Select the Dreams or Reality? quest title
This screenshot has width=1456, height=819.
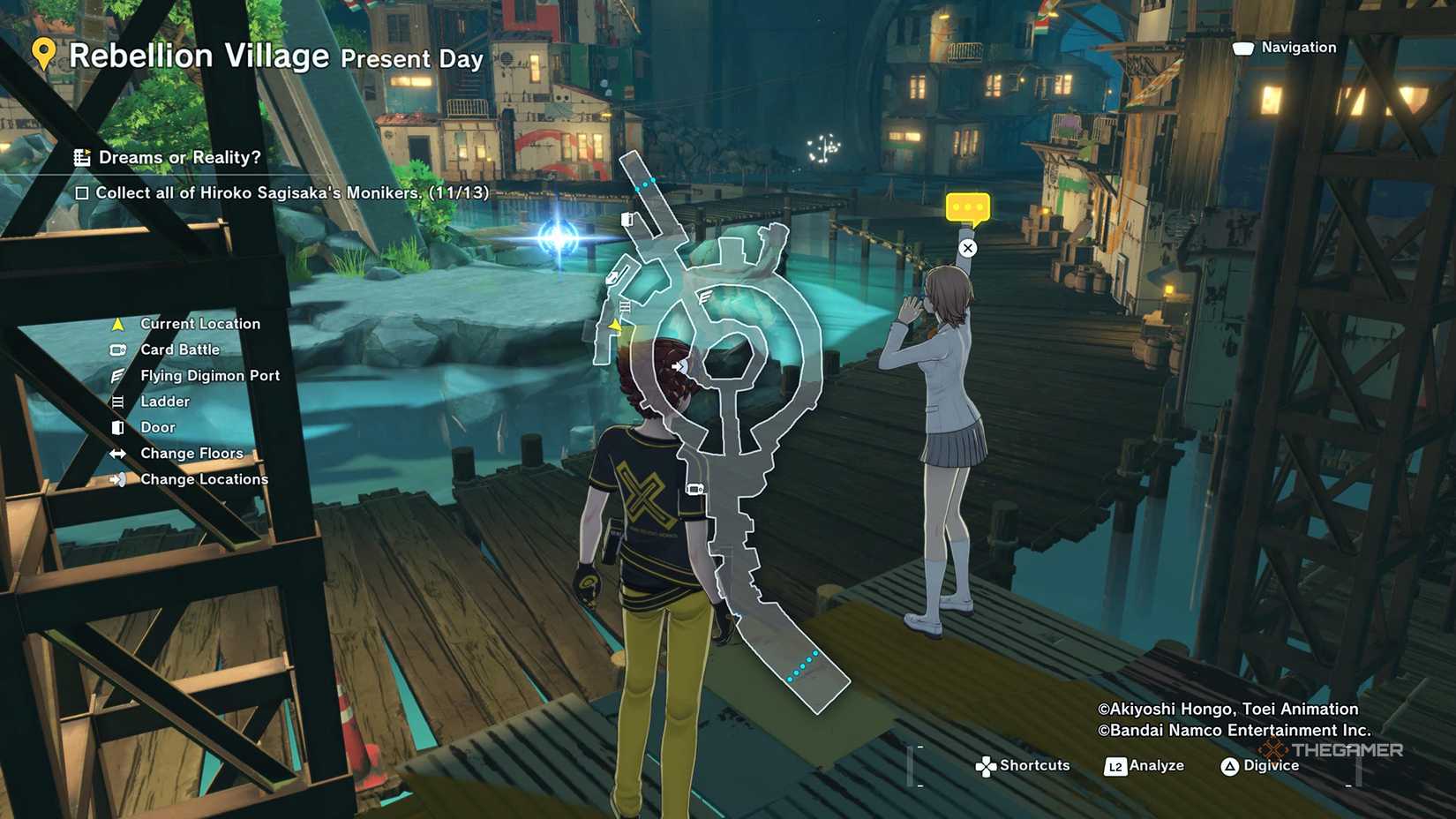(x=182, y=157)
